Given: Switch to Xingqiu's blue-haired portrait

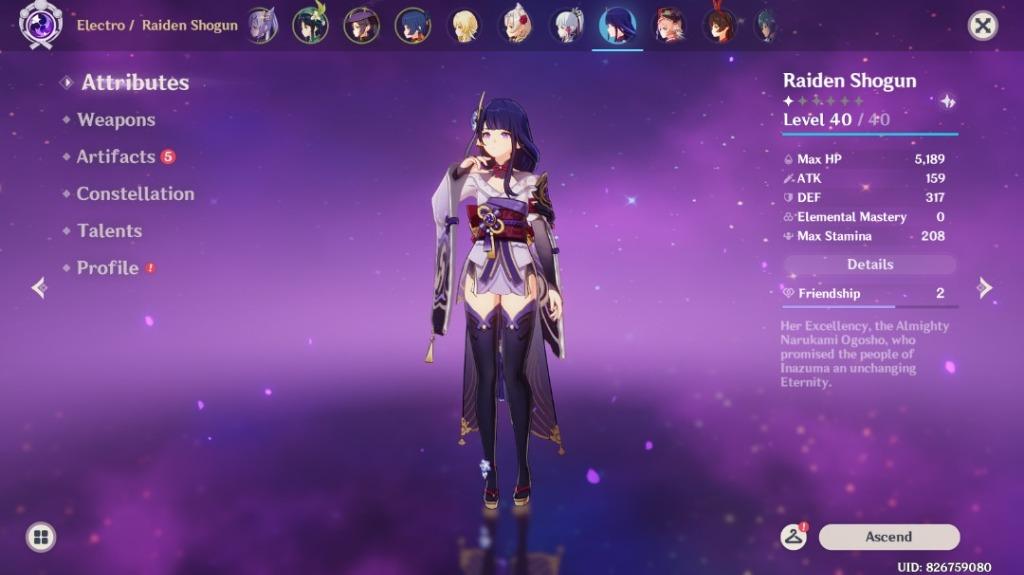Looking at the screenshot, I should (412, 25).
